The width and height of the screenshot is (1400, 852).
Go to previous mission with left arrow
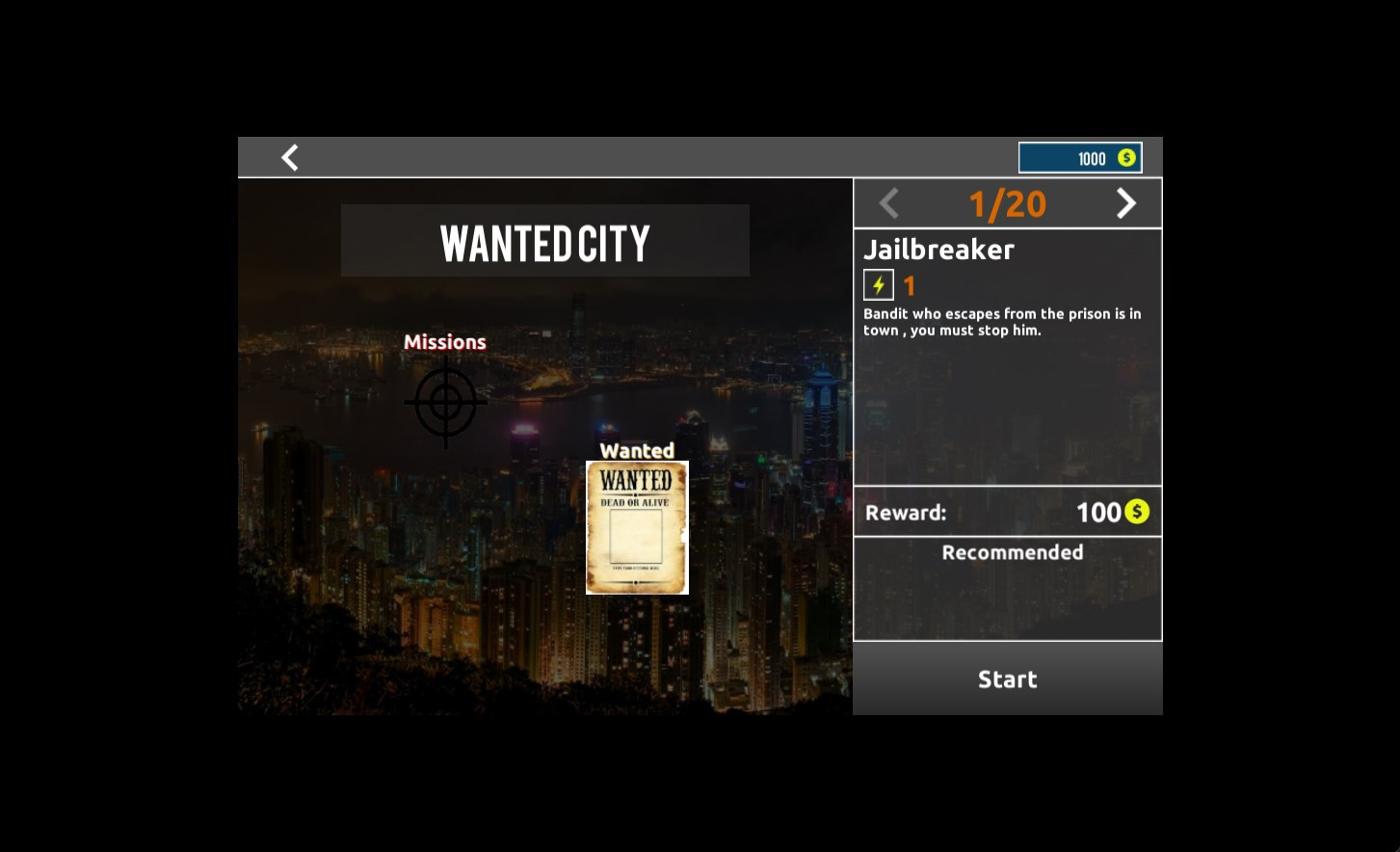click(x=889, y=203)
